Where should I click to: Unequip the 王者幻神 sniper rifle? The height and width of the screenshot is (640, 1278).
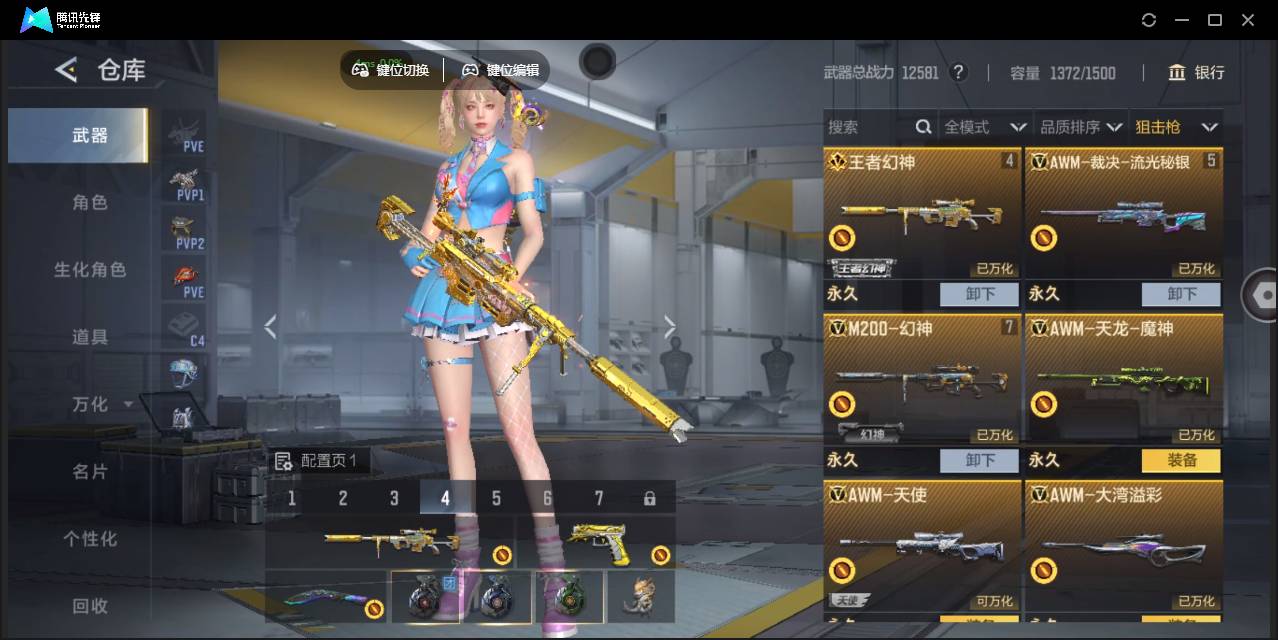[x=979, y=294]
